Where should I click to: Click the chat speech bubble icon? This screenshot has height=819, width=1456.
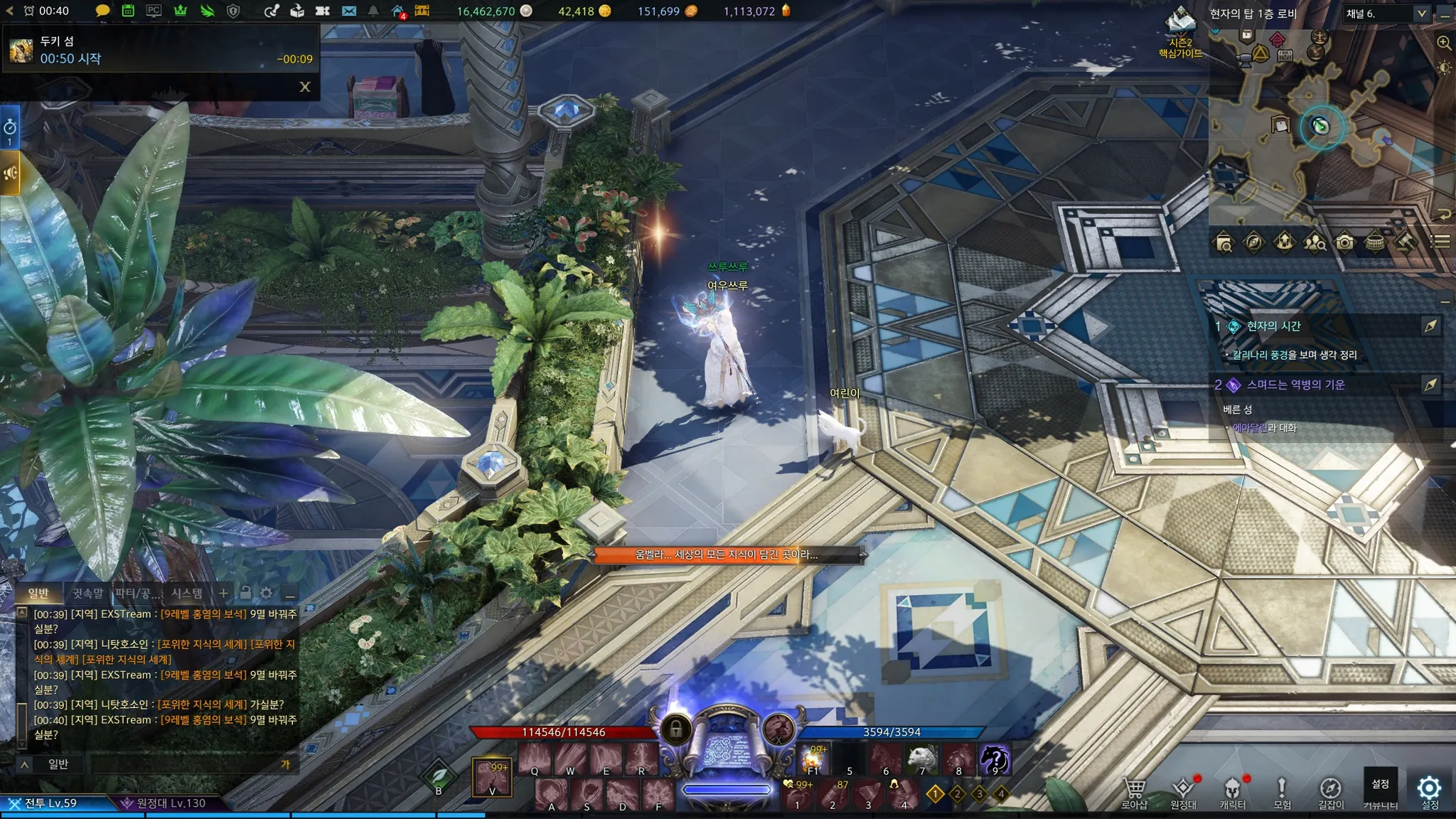click(x=102, y=11)
